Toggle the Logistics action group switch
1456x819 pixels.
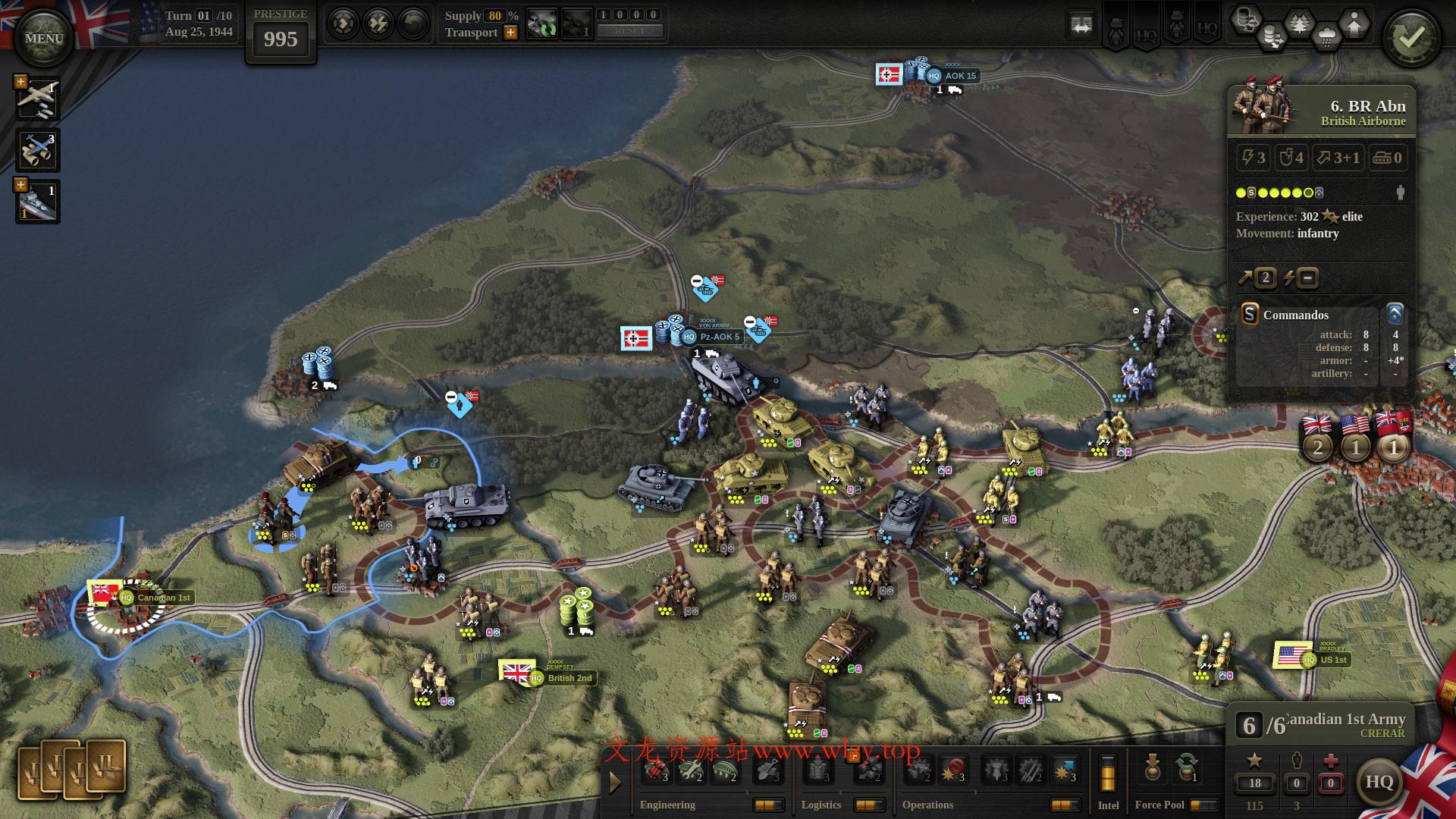pyautogui.click(x=869, y=805)
